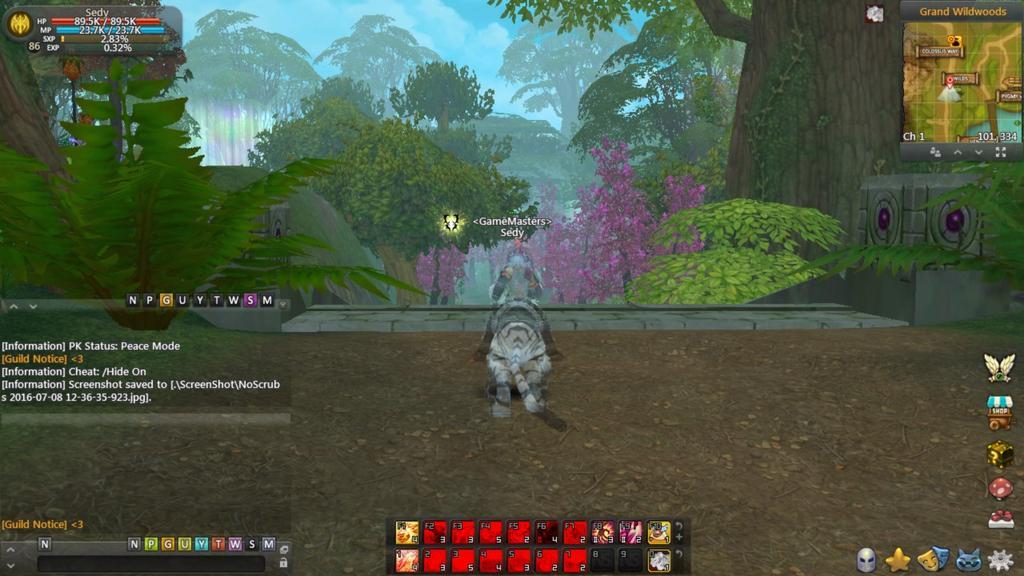Open the red mushroom icon
This screenshot has width=1024, height=576.
(1000, 489)
